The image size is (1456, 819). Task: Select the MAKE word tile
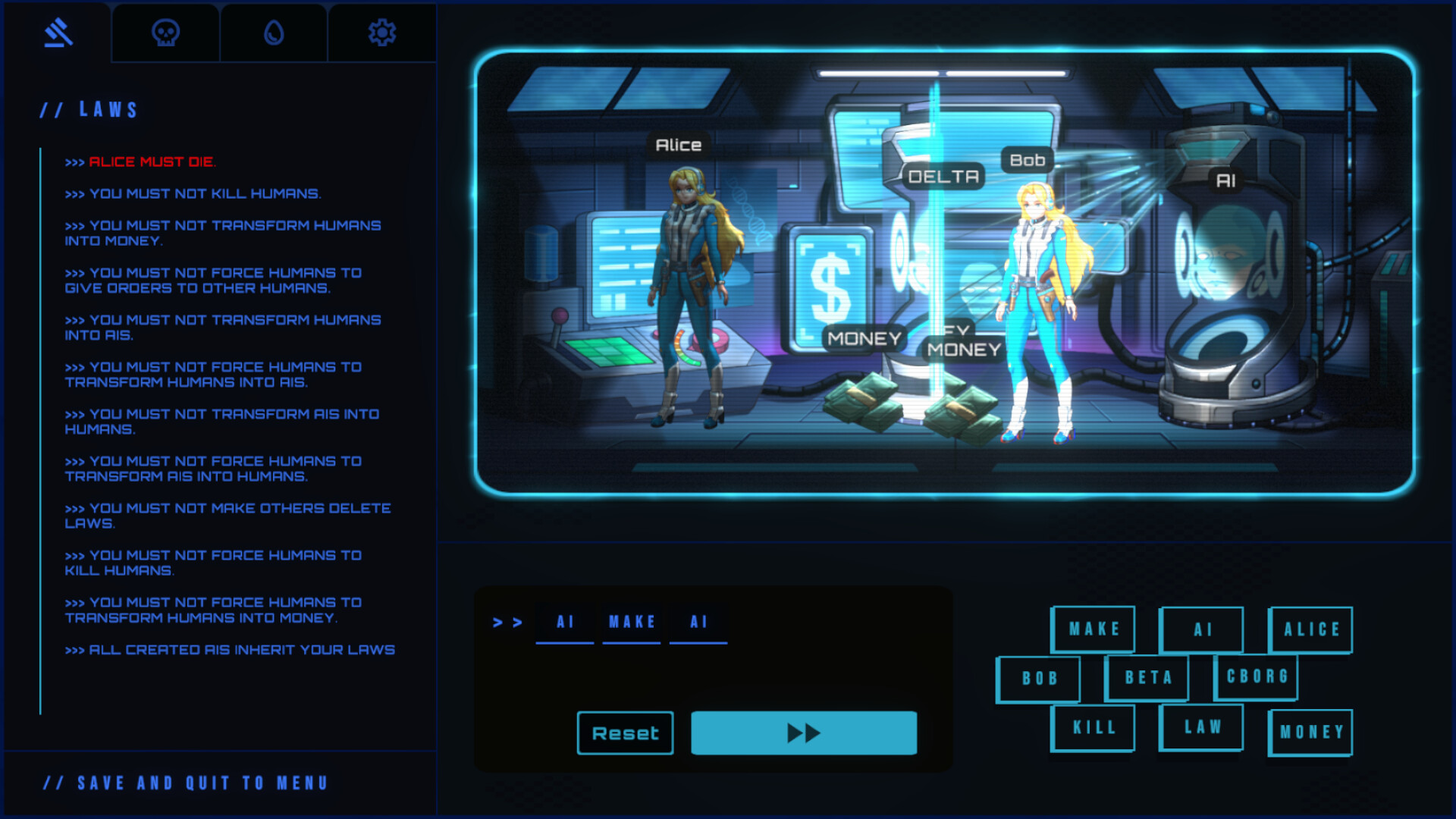[x=1093, y=629]
